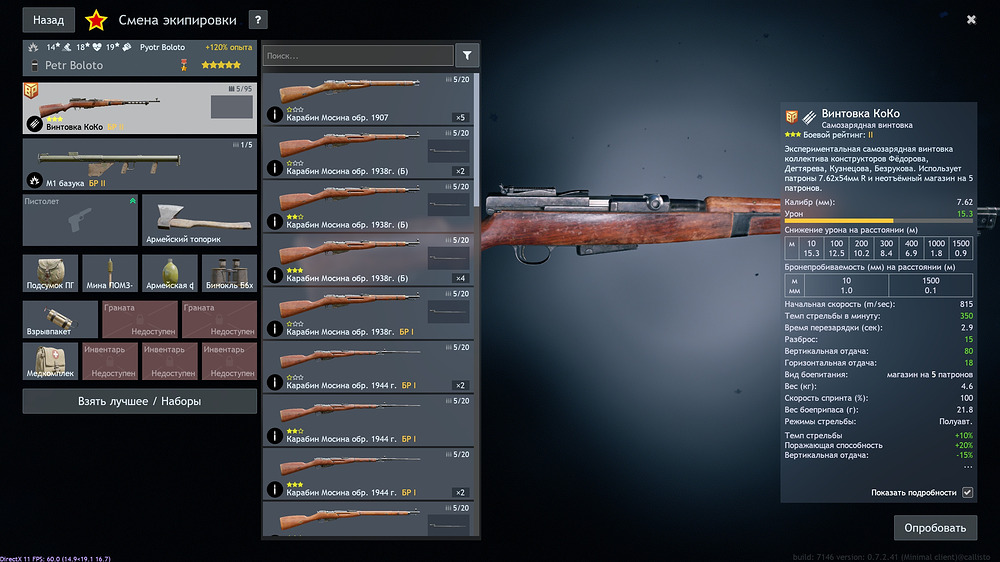Pick the army flask equipment slot

click(x=169, y=272)
